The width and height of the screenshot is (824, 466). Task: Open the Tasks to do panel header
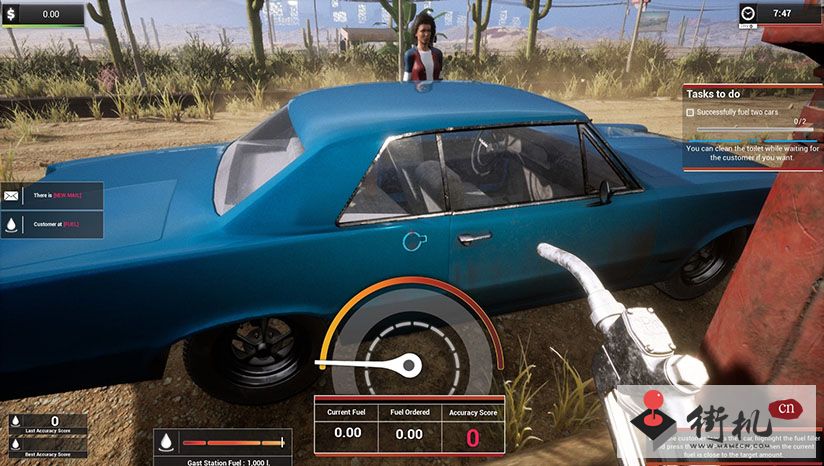point(750,93)
